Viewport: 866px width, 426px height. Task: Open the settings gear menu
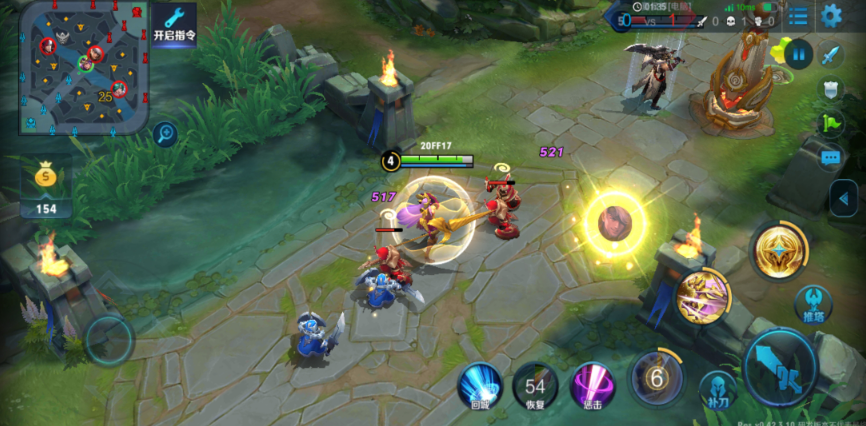coord(831,15)
